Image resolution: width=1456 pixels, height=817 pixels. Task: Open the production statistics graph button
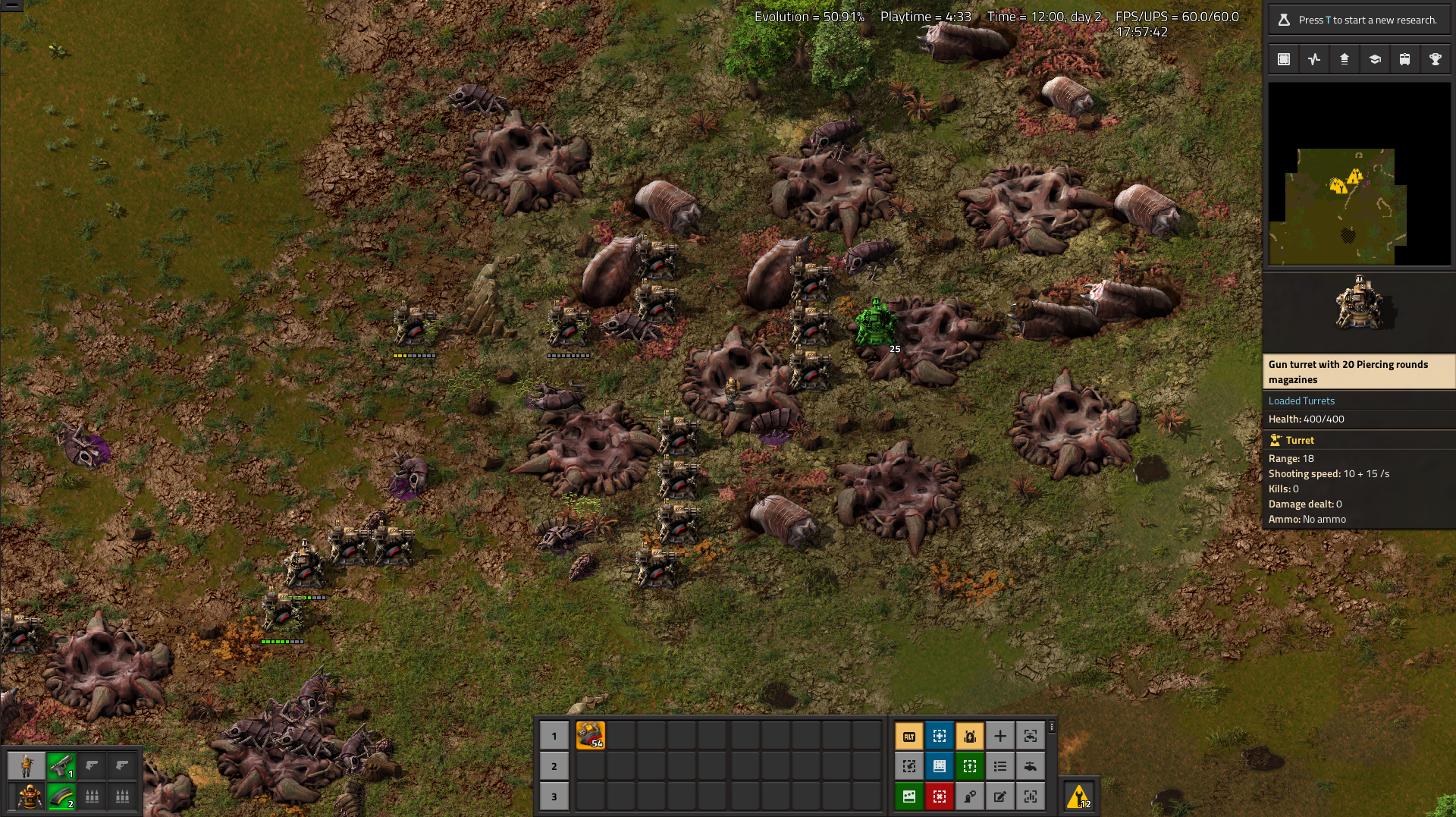point(1314,59)
